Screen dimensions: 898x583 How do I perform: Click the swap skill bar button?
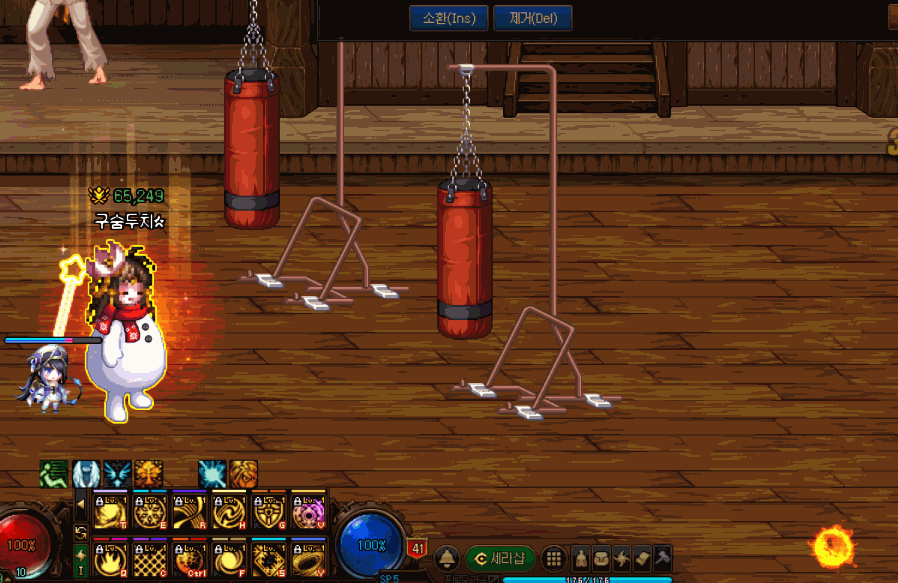81,531
